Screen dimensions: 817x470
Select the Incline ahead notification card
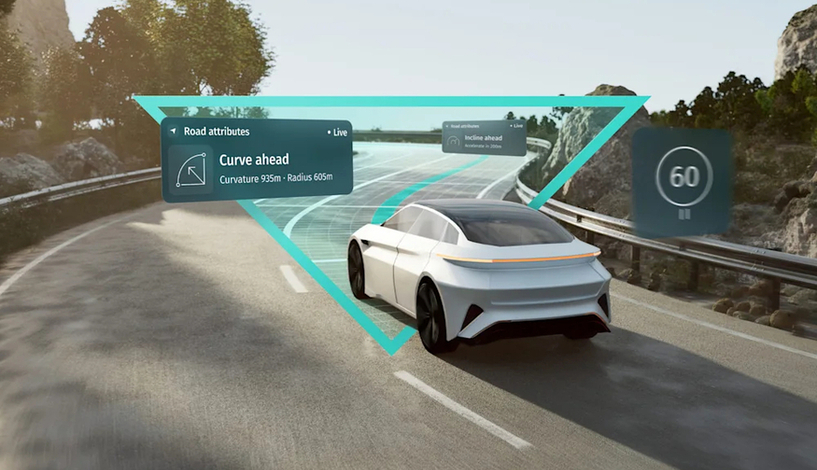(x=484, y=138)
